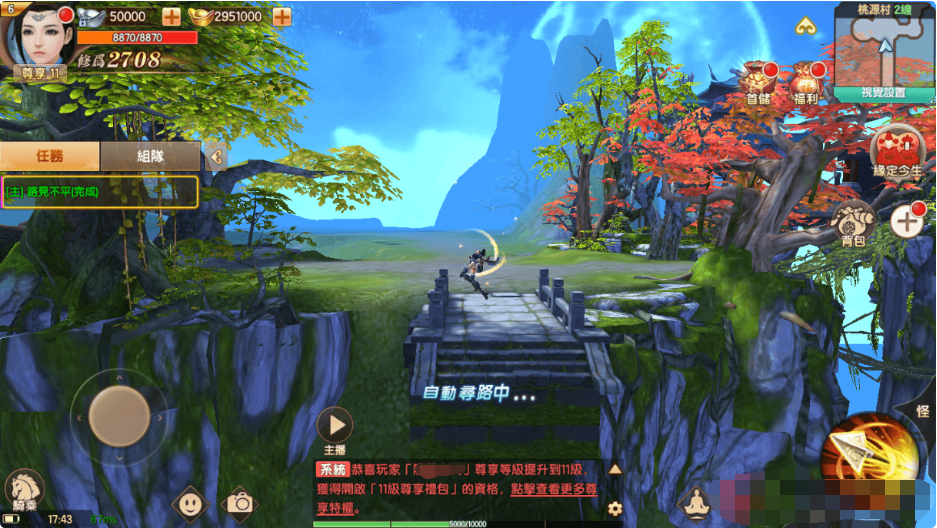
Task: Switch to the 任務 quest tab
Action: tap(50, 156)
